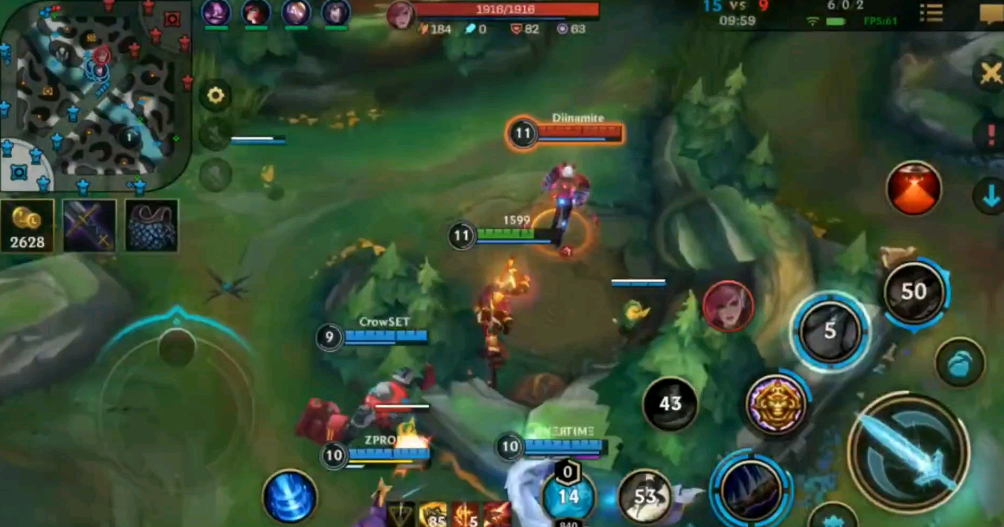Image resolution: width=1004 pixels, height=527 pixels.
Task: Tap the blue down-arrow button
Action: 990,194
